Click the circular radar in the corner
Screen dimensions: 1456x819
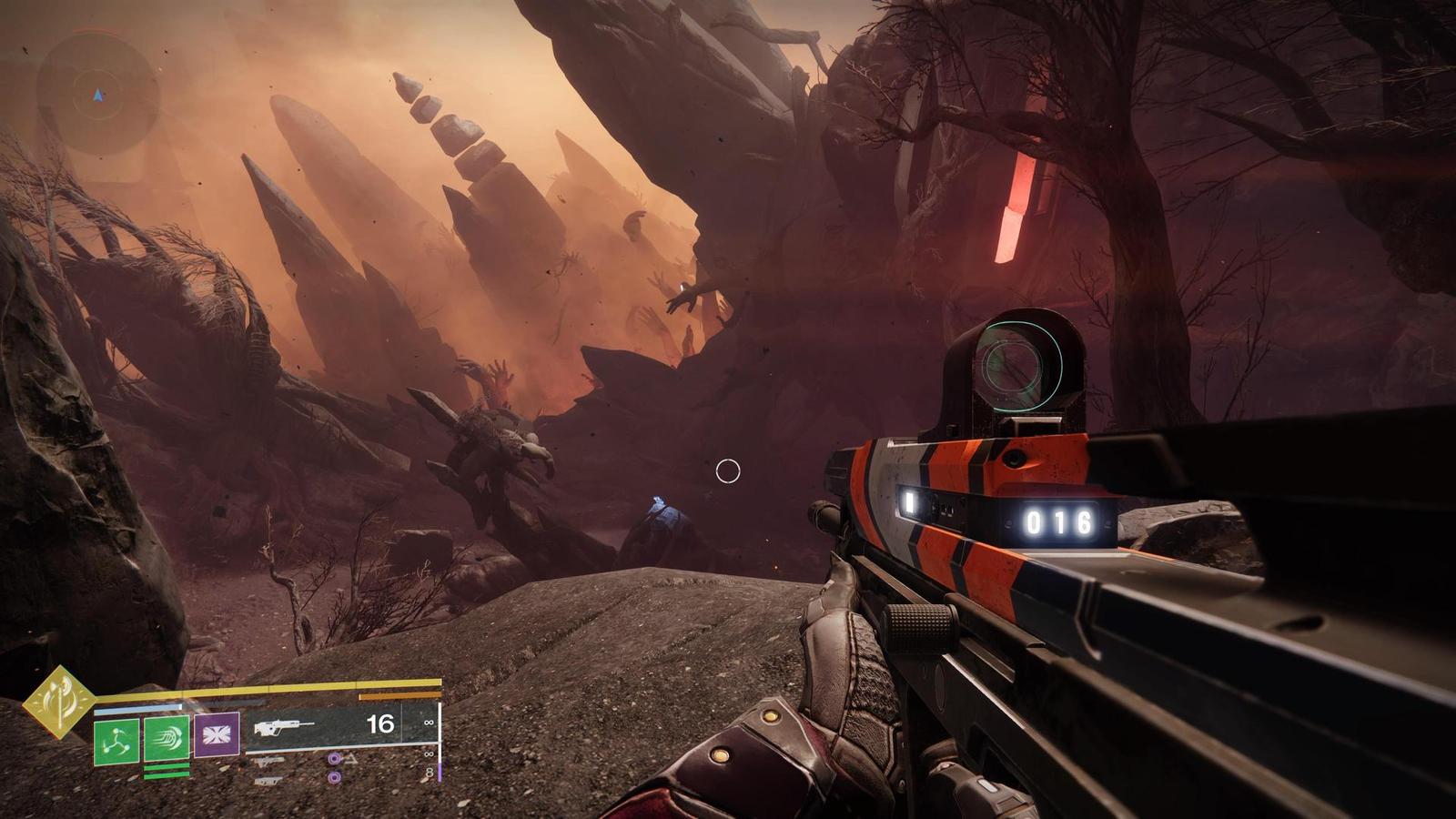98,94
